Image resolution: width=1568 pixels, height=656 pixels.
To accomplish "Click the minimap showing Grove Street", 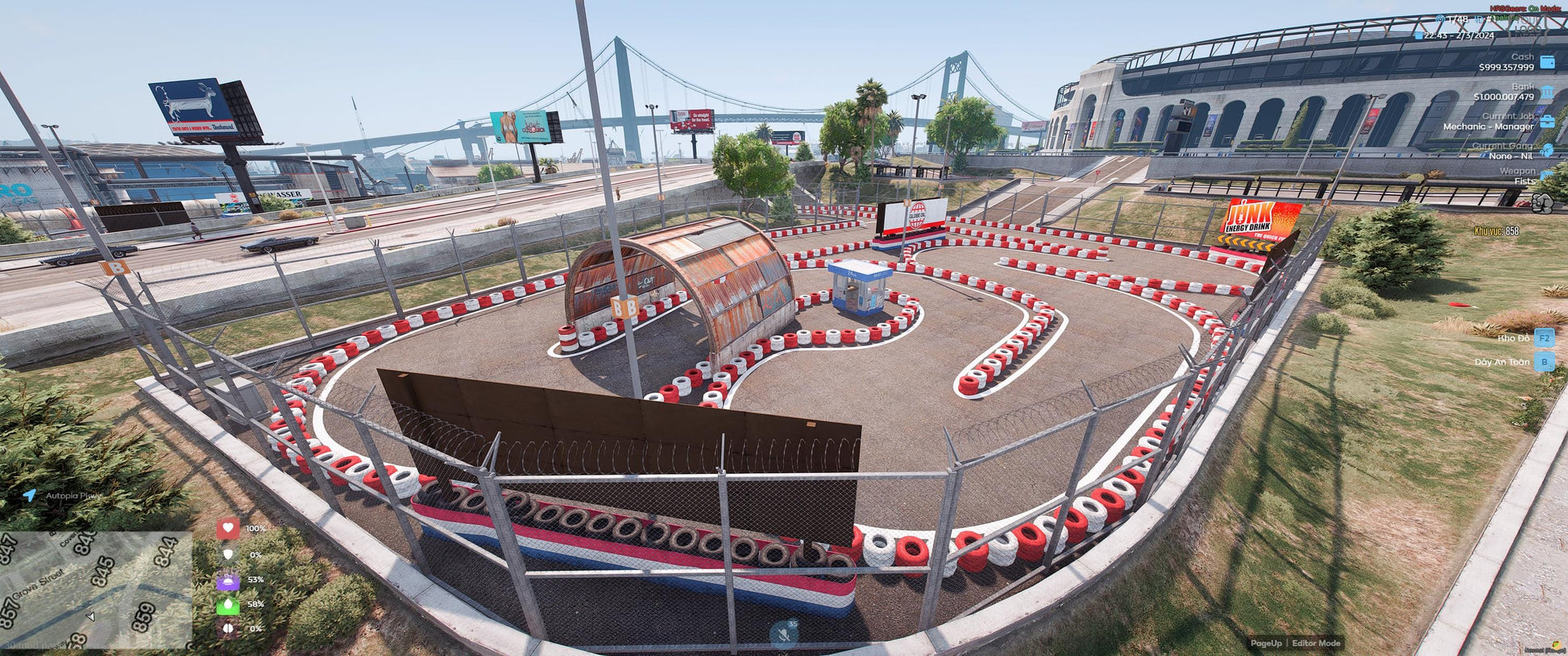I will [x=95, y=590].
